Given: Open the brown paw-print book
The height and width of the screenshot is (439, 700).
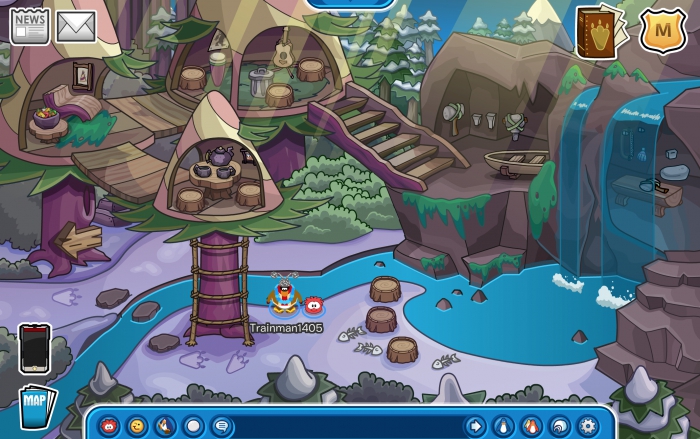Looking at the screenshot, I should (598, 33).
